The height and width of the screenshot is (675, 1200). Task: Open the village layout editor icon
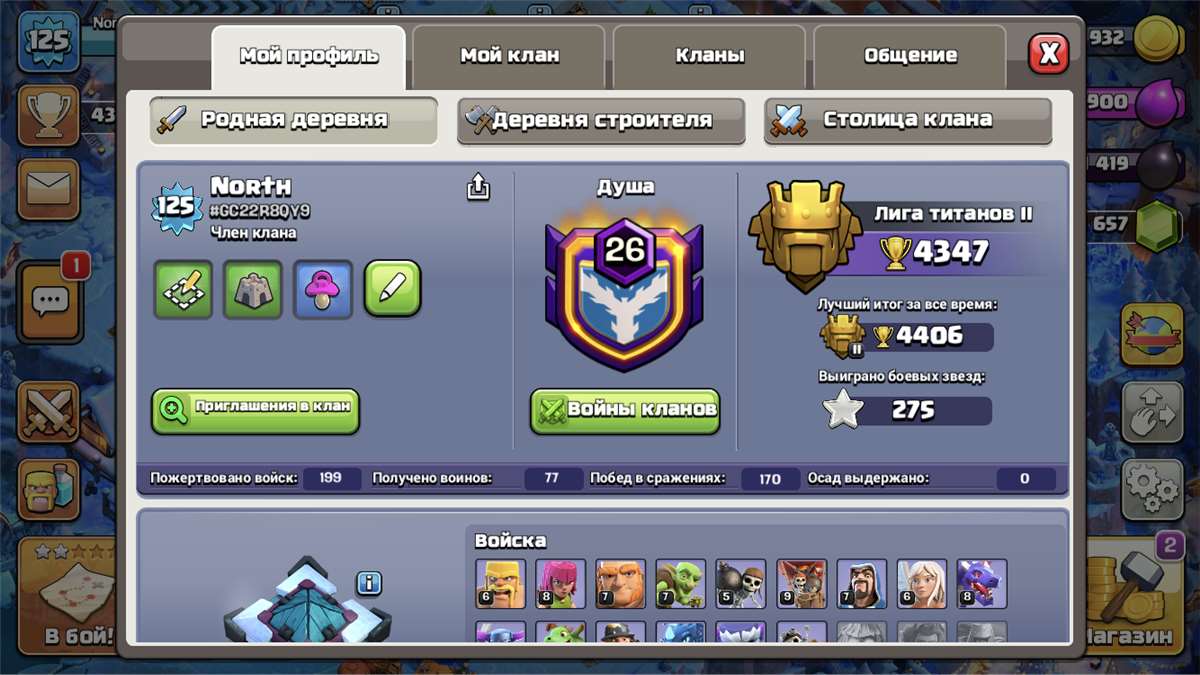pyautogui.click(x=183, y=289)
